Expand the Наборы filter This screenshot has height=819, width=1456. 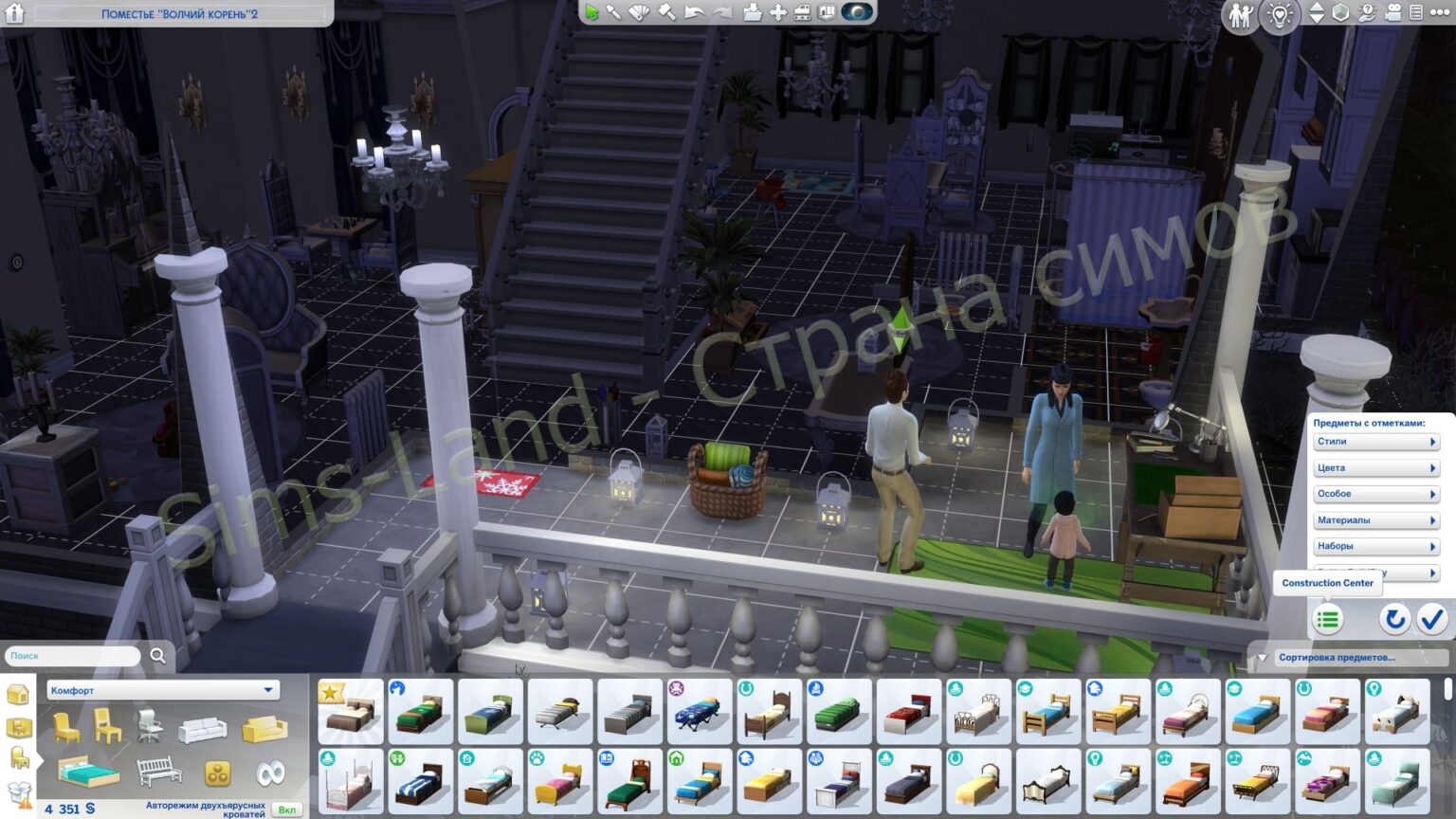(x=1375, y=546)
